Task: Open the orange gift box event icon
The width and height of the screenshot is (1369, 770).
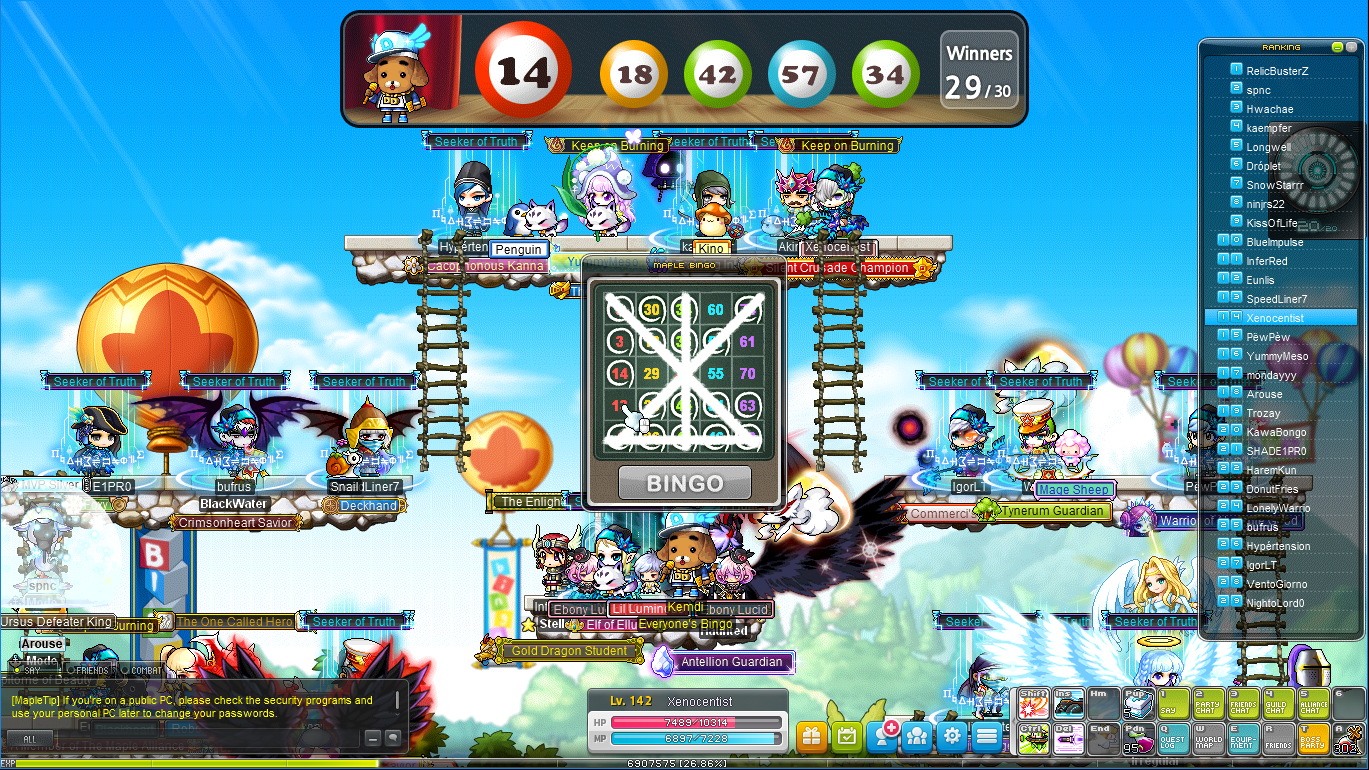Action: pos(811,735)
